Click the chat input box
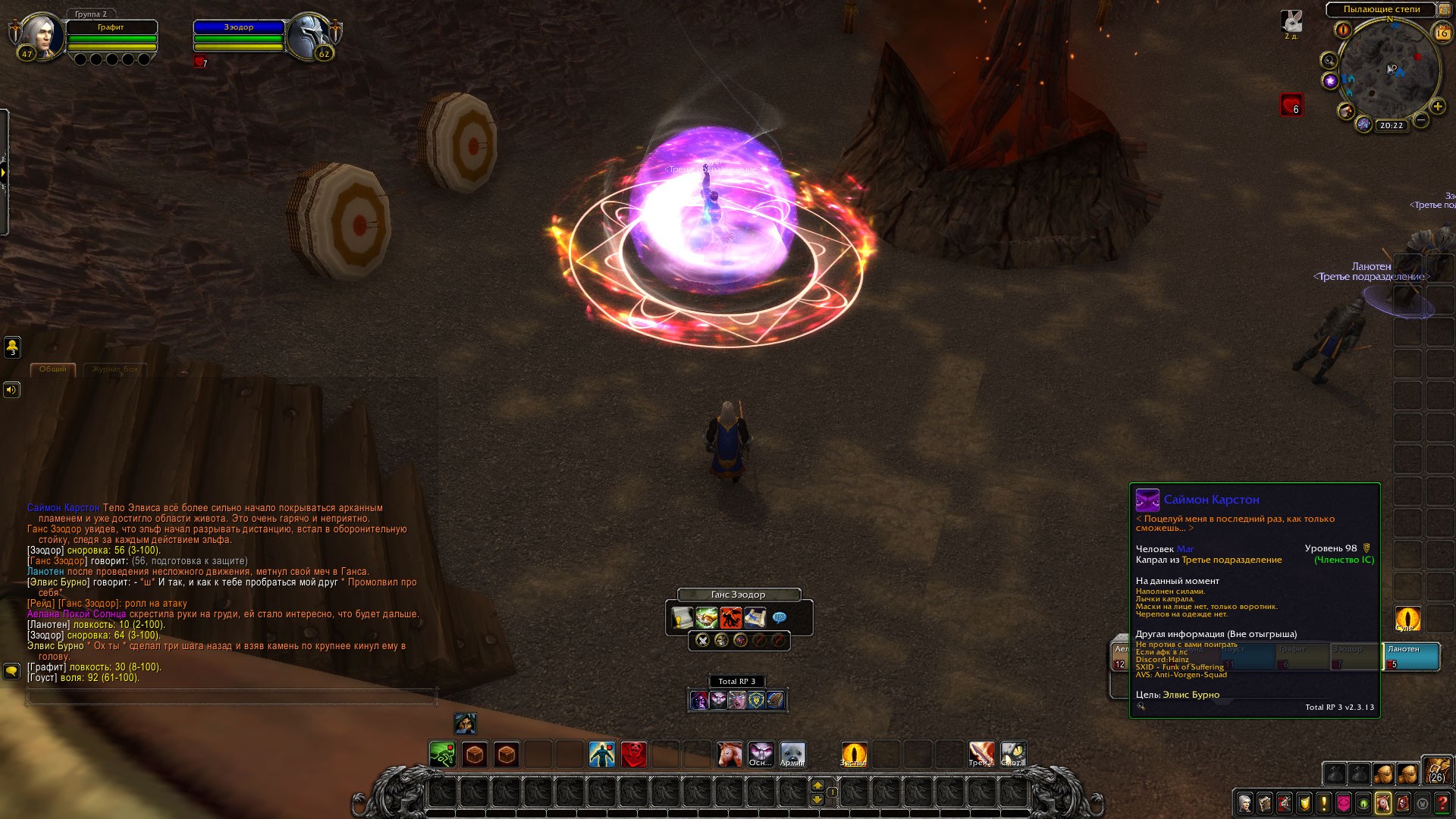 point(231,696)
